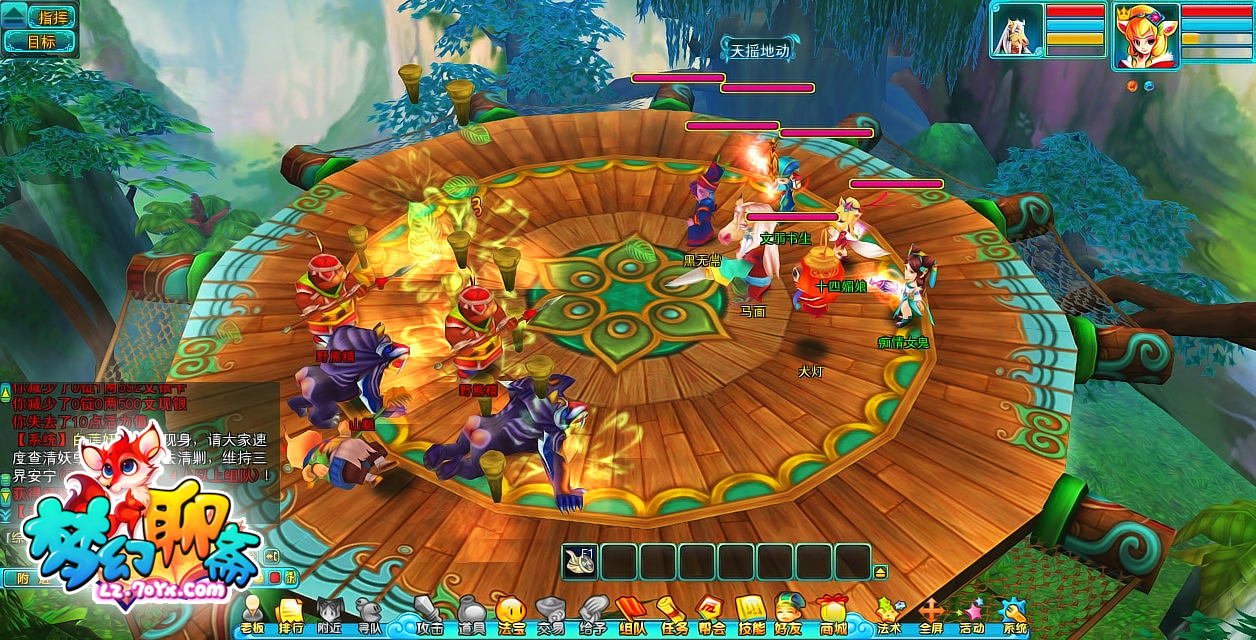The width and height of the screenshot is (1256, 640).
Task: Start a 交易 trade
Action: click(x=550, y=612)
